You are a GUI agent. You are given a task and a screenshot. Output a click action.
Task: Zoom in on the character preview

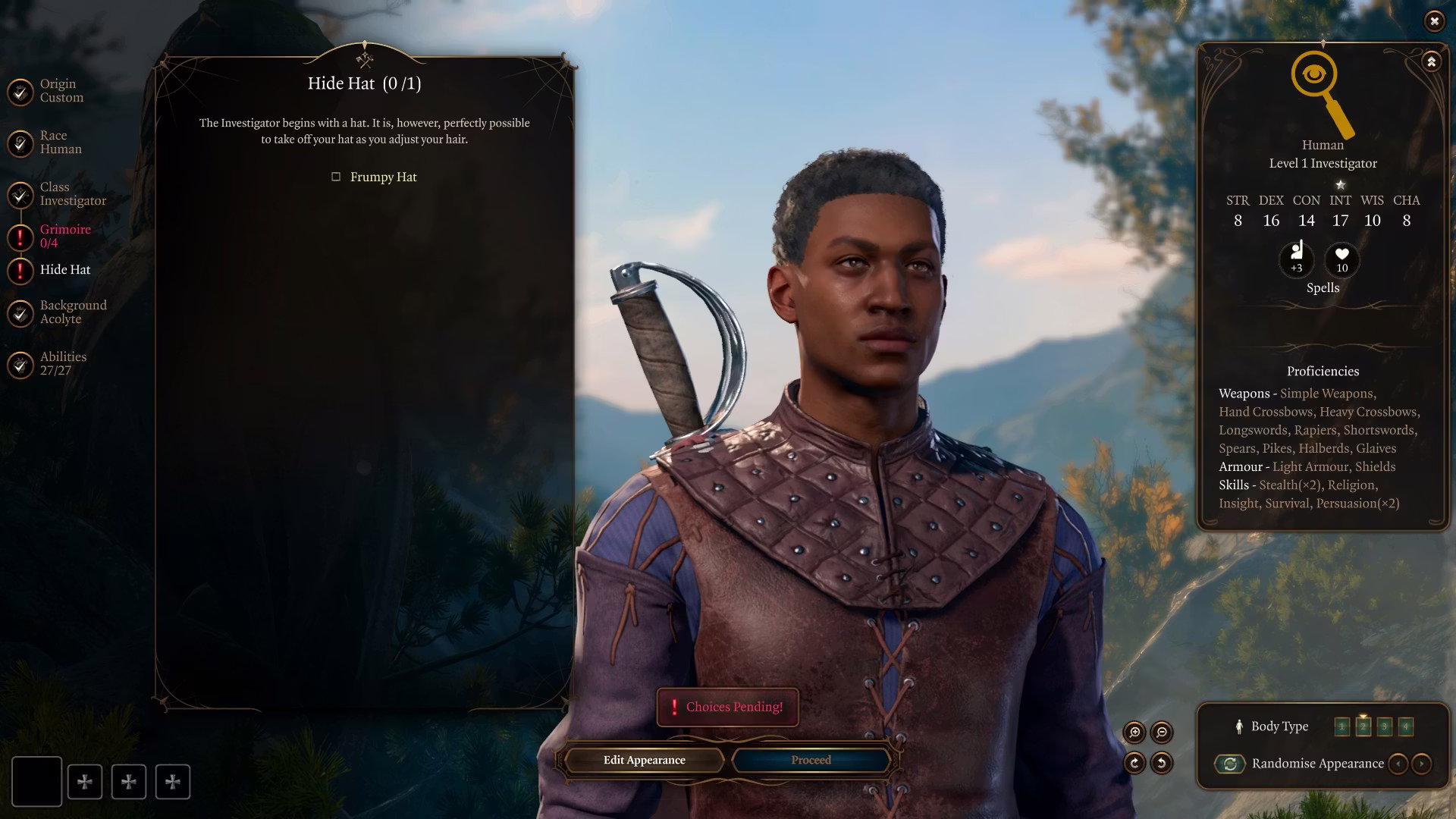[x=1134, y=732]
